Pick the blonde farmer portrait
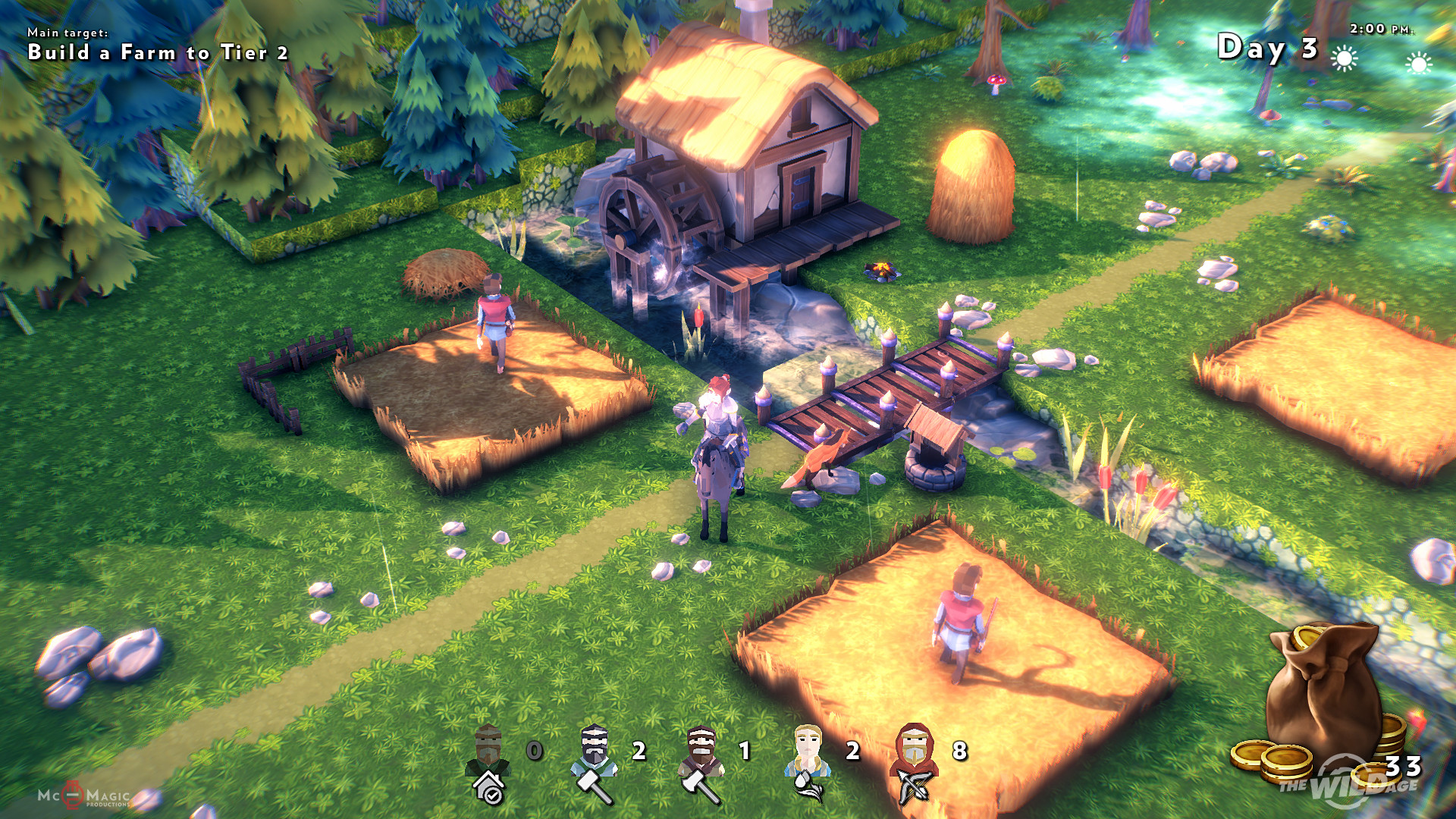The height and width of the screenshot is (819, 1456). click(x=808, y=763)
